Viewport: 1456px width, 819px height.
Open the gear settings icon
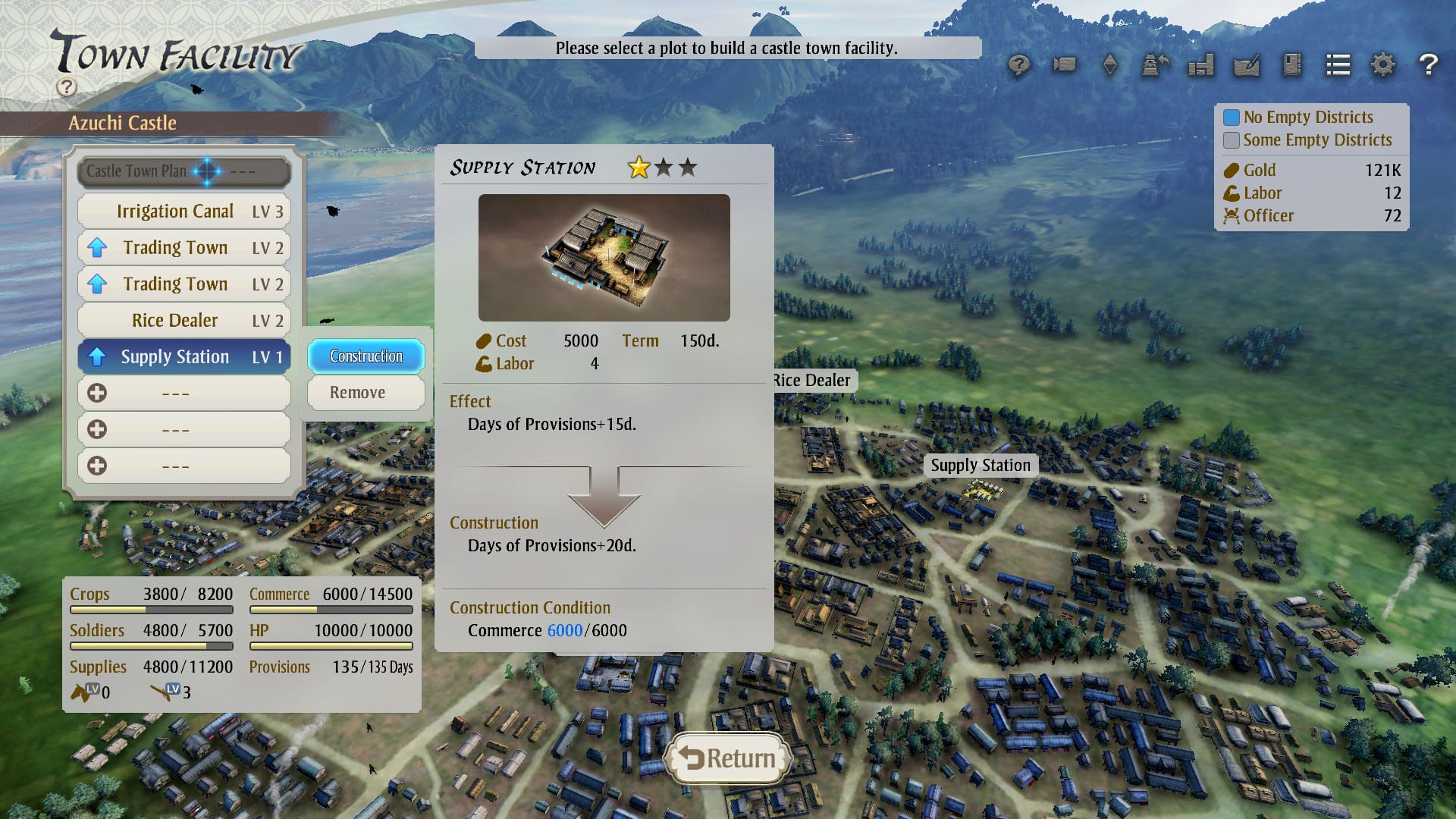pyautogui.click(x=1382, y=65)
